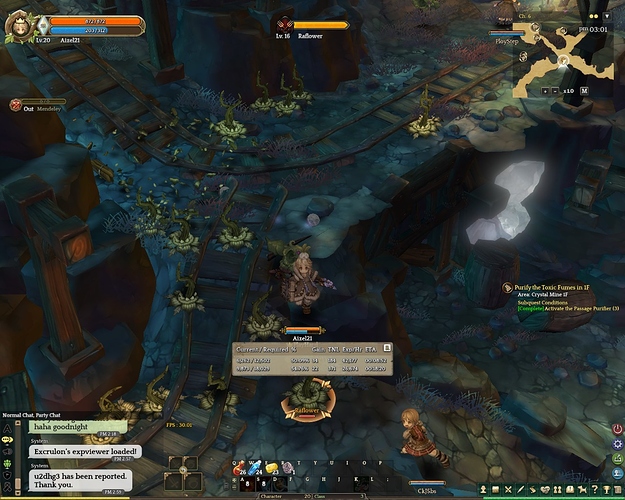Viewport: 625px width, 500px height.
Task: Select the speech bubble chat icon
Action: (7, 439)
